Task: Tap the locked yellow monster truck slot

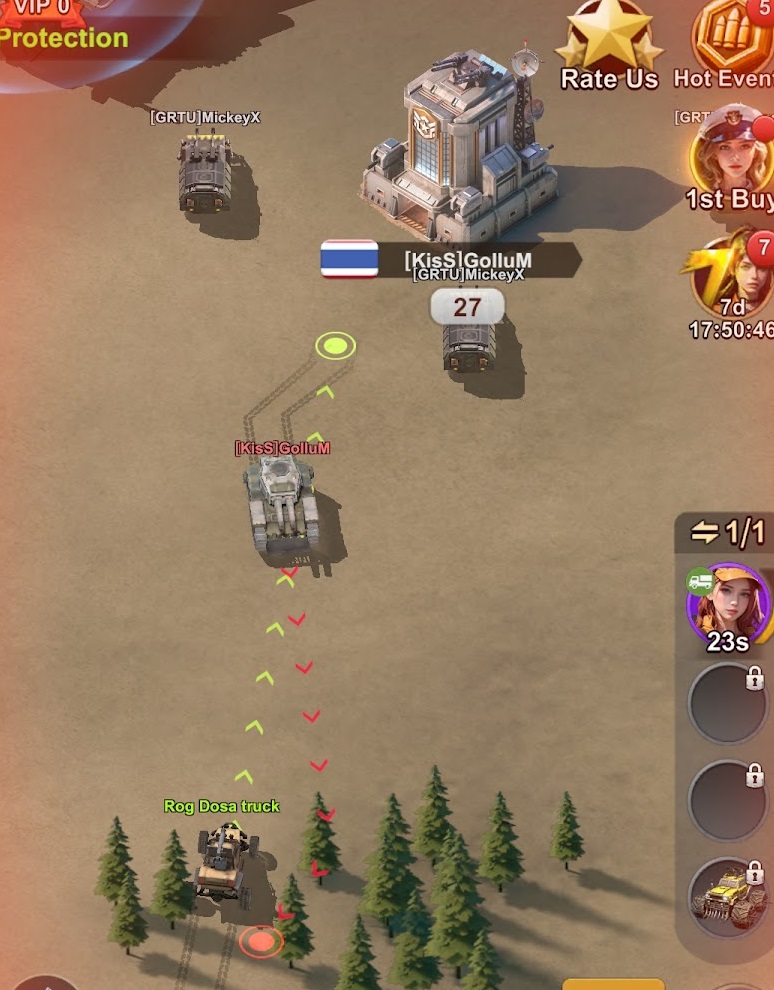Action: coord(728,896)
